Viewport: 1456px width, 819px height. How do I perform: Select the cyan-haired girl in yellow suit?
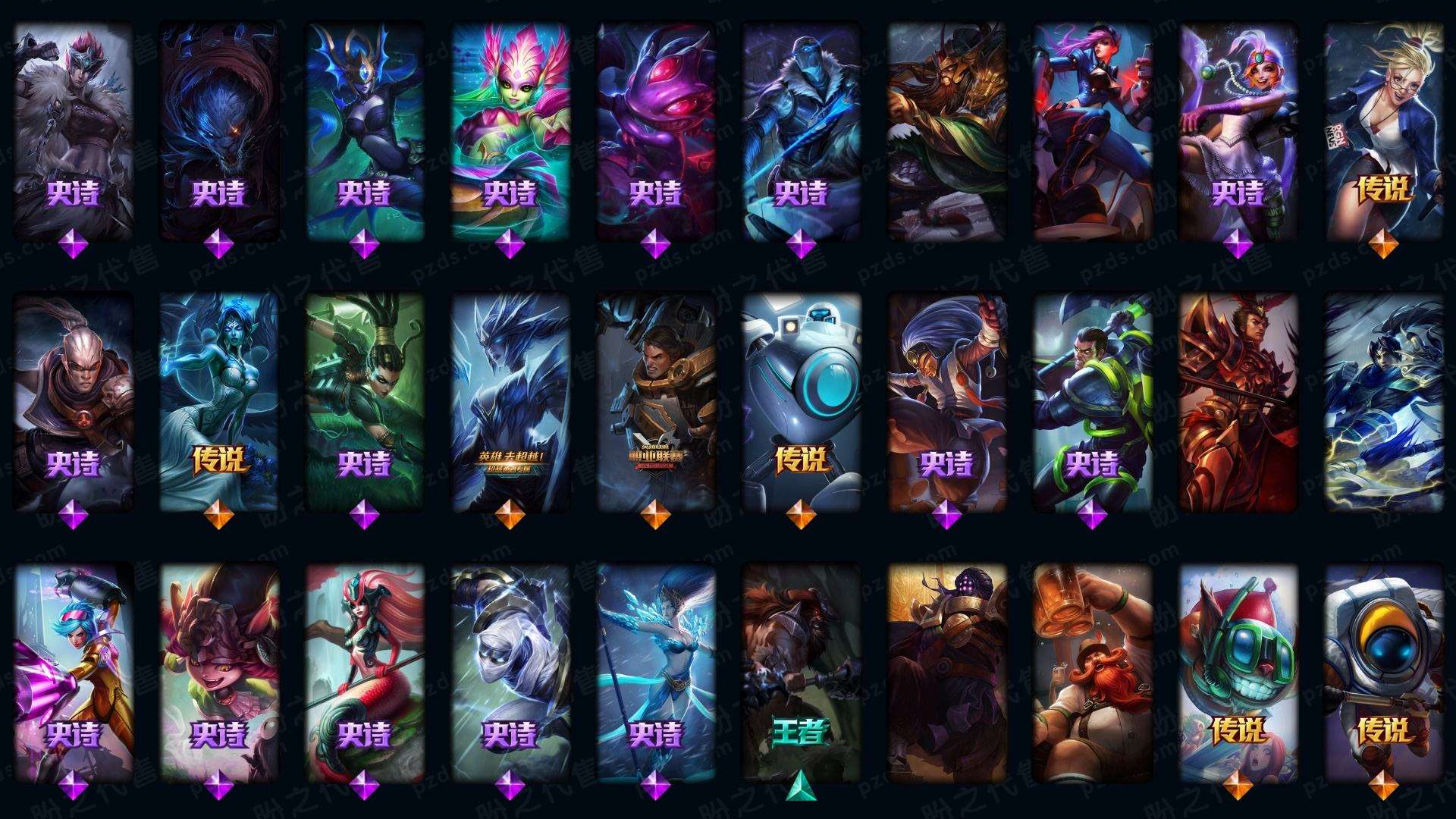[x=73, y=671]
